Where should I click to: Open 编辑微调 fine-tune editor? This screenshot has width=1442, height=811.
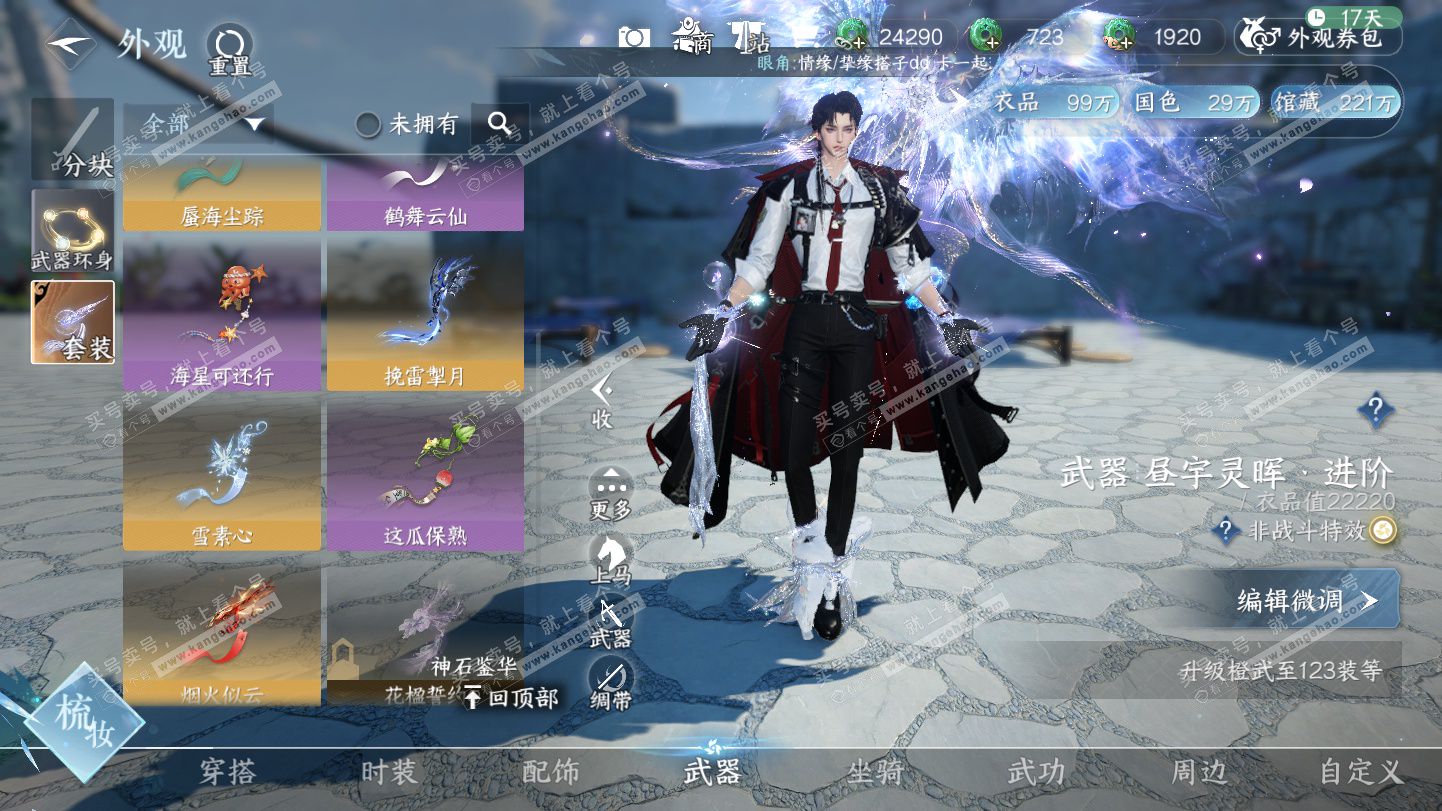pos(1308,600)
